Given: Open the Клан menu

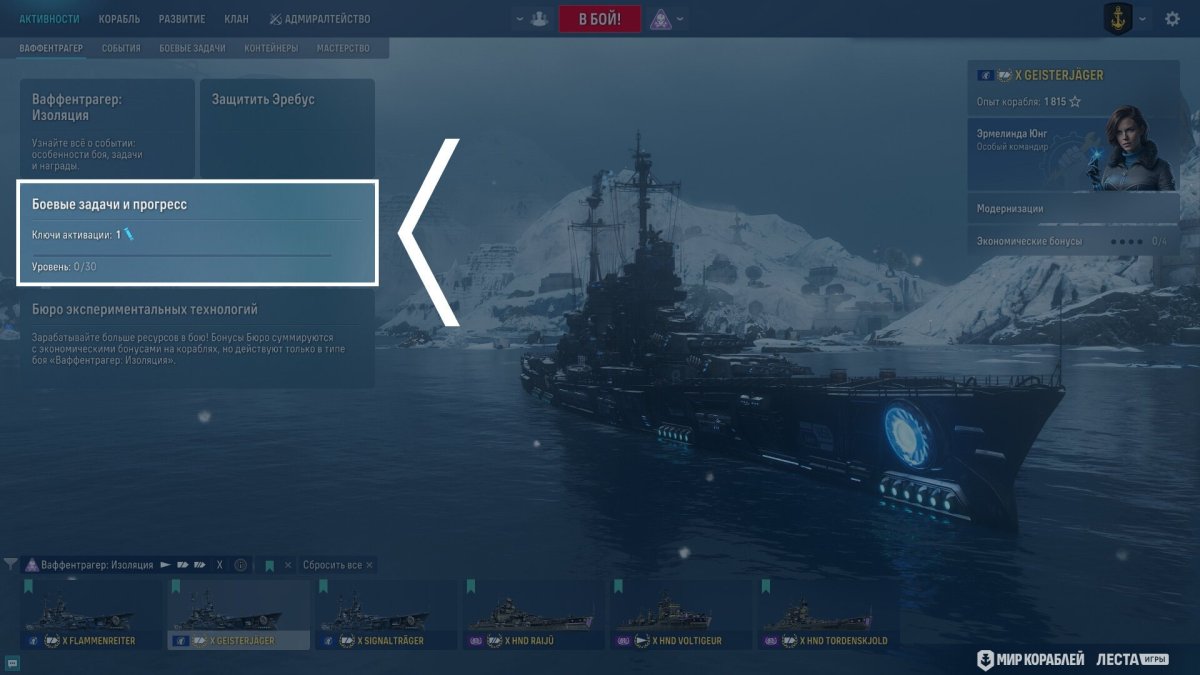Looking at the screenshot, I should tap(237, 19).
